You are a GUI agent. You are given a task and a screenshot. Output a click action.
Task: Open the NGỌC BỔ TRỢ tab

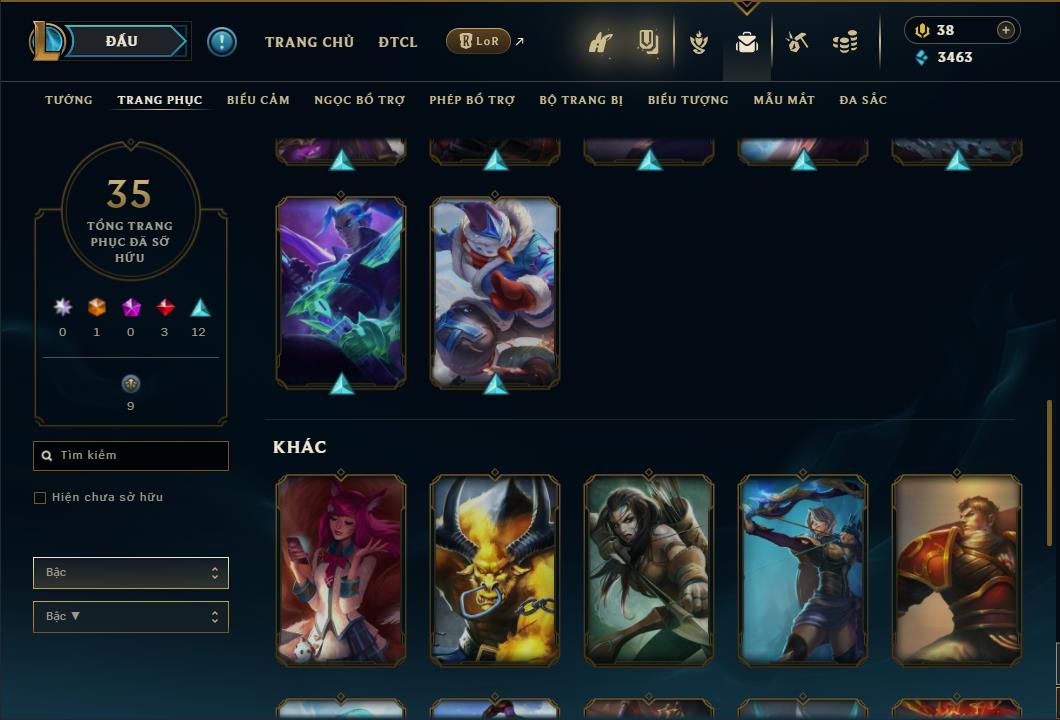(x=359, y=100)
